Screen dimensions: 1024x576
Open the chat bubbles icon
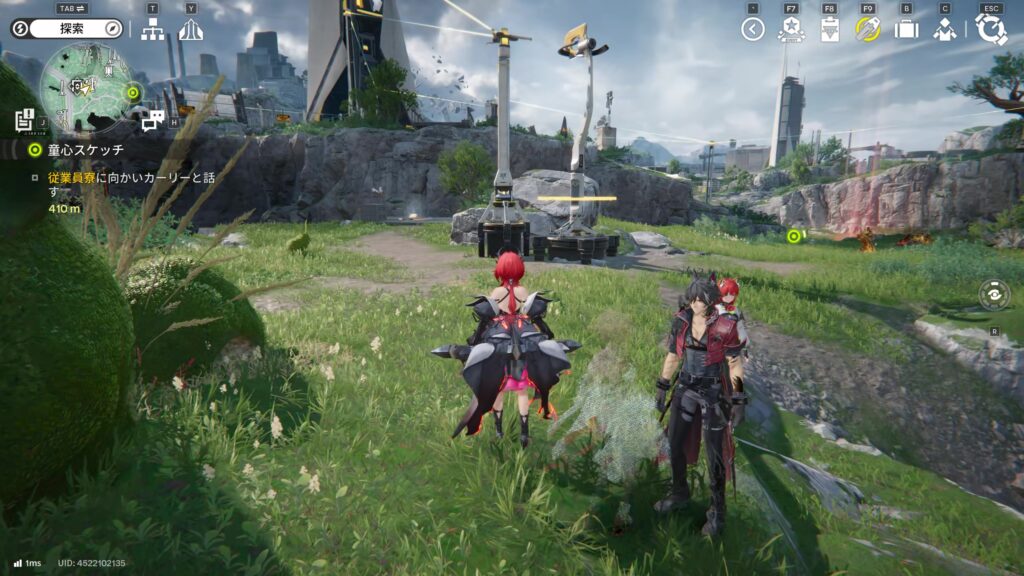pos(152,121)
